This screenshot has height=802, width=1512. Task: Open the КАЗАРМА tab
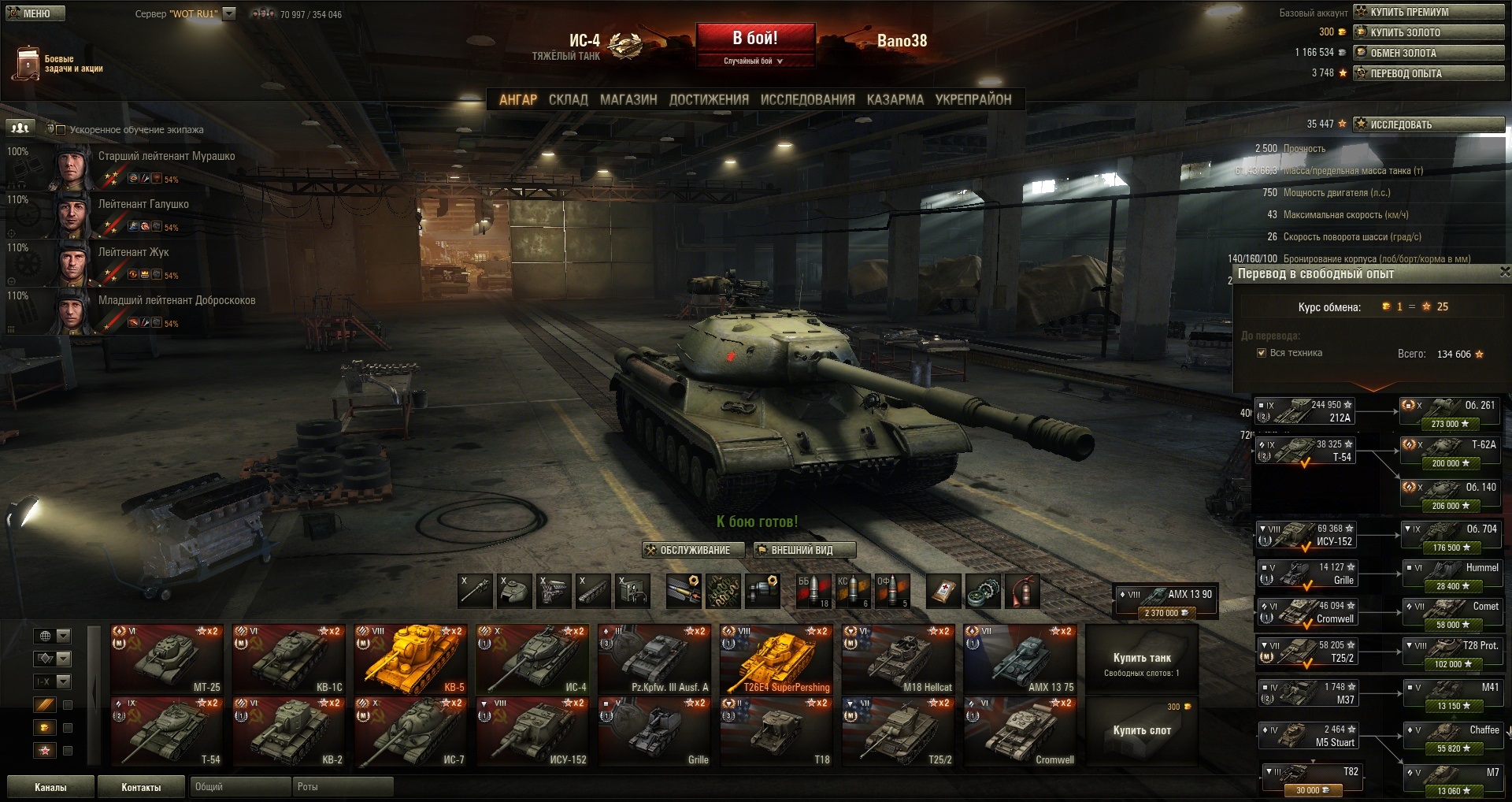point(895,100)
